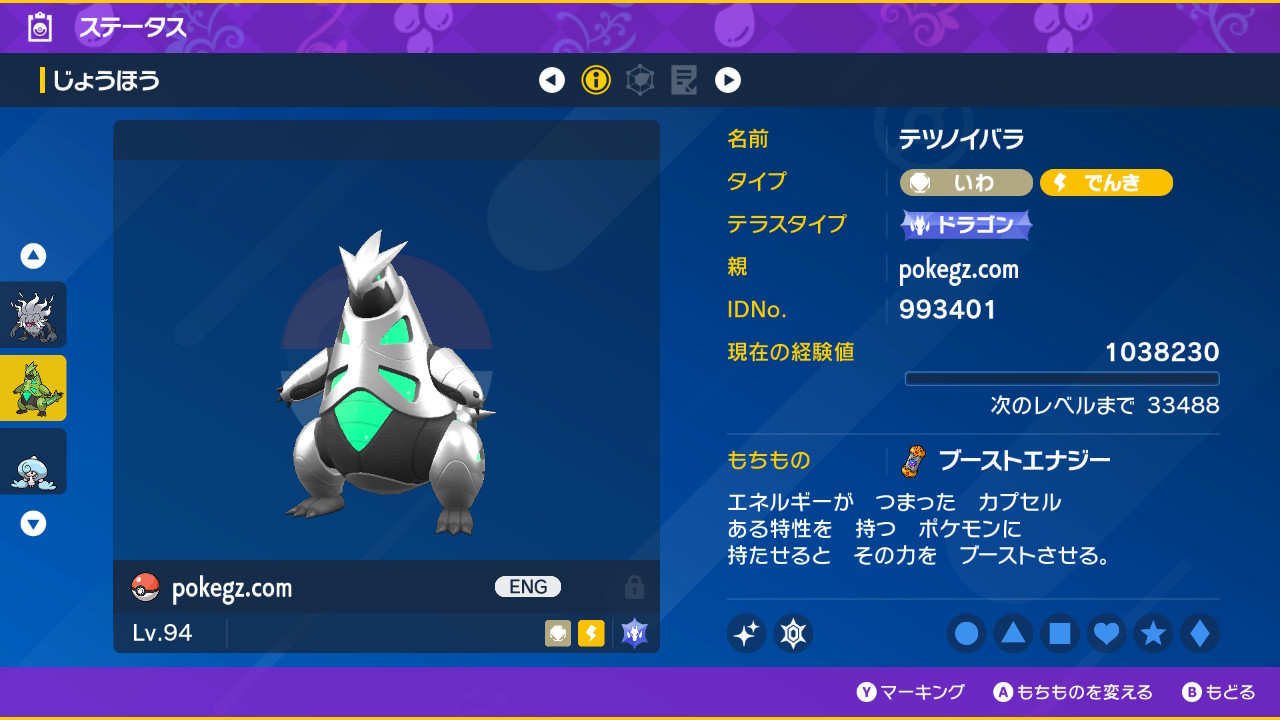Switch to the Tera crystal stats page
Viewport: 1280px width, 720px height.
640,80
